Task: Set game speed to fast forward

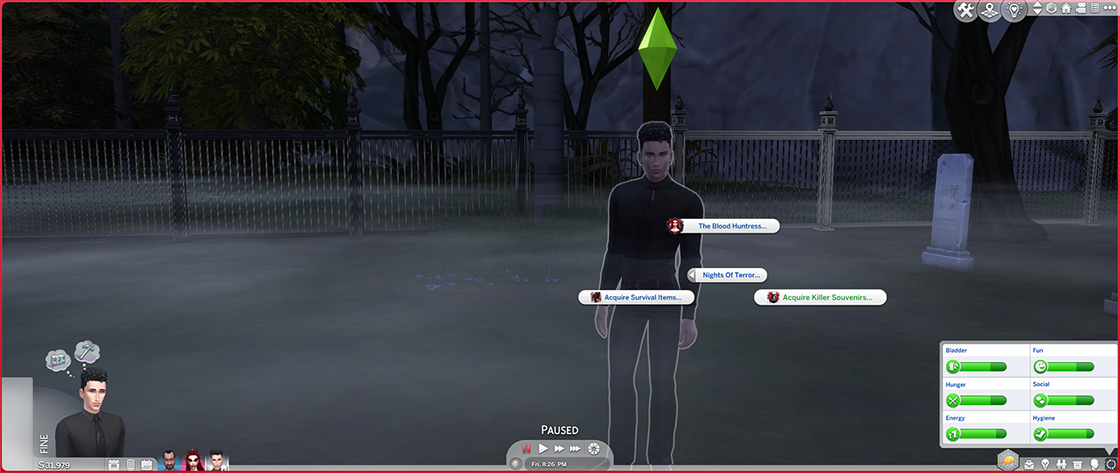Action: pos(560,449)
